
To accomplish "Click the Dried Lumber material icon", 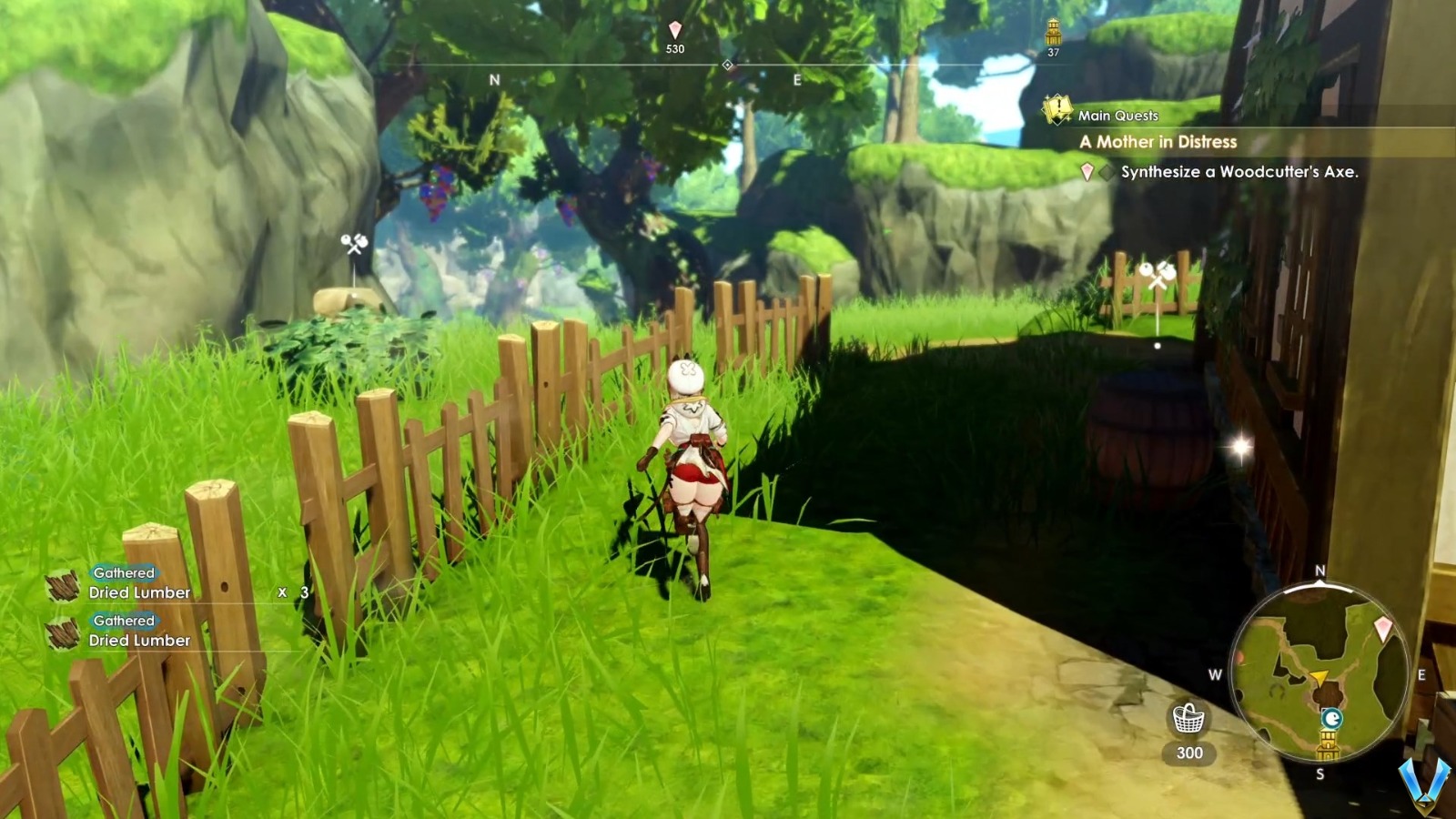I will point(62,586).
